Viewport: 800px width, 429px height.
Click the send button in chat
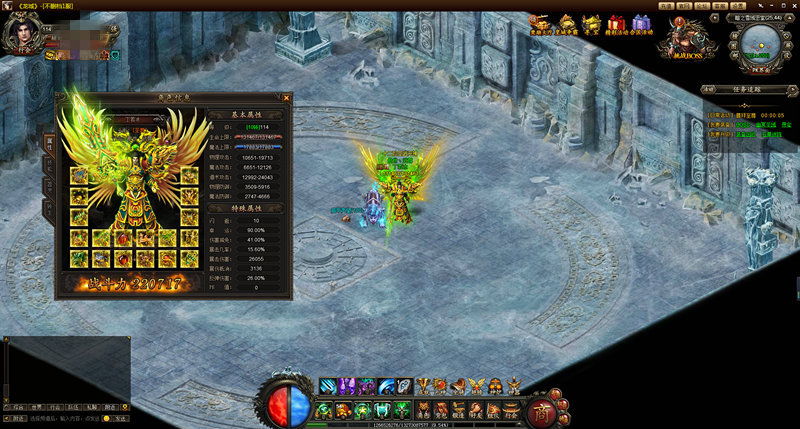tap(120, 418)
